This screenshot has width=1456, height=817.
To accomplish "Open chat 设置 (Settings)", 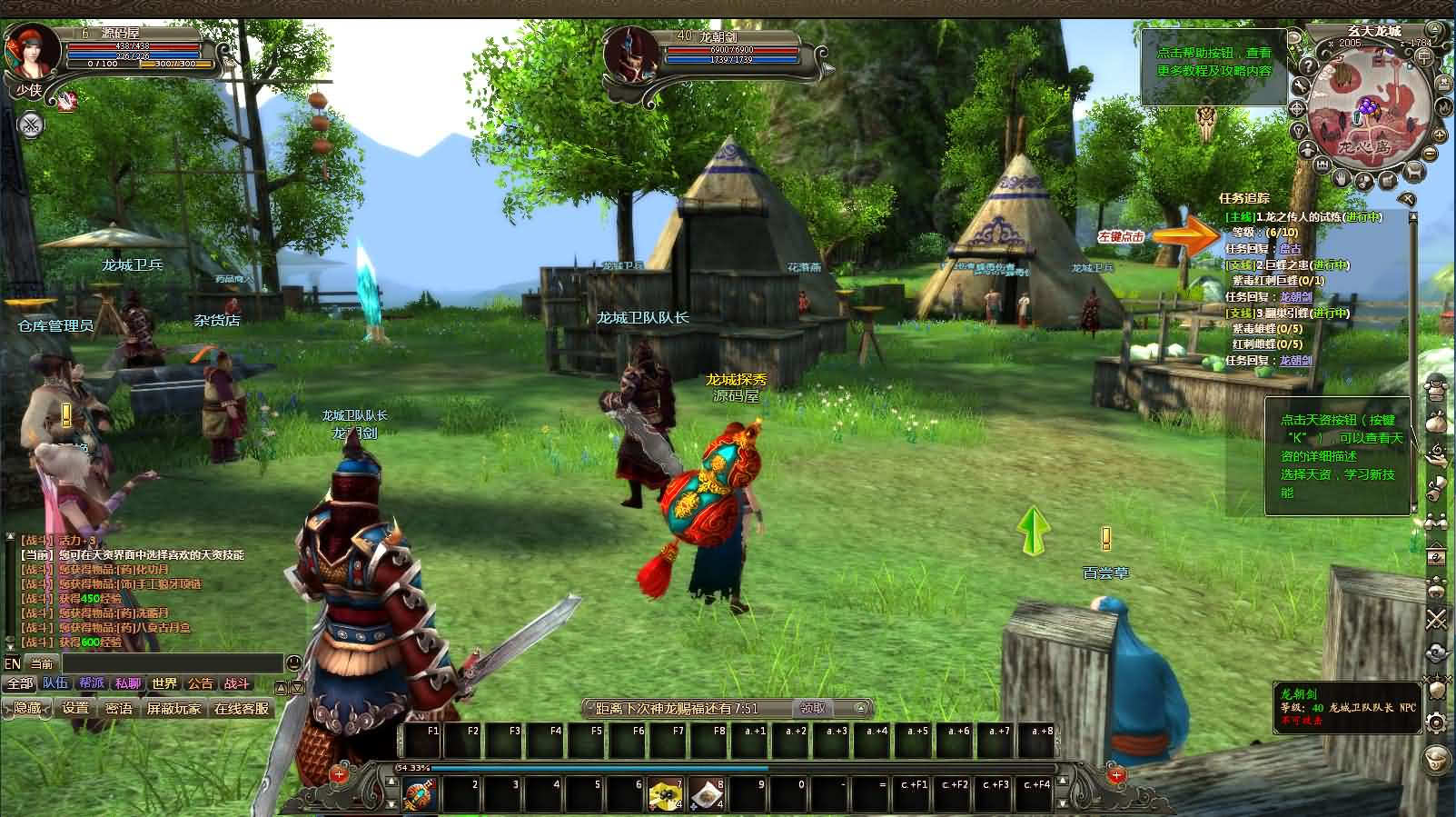I will point(75,708).
